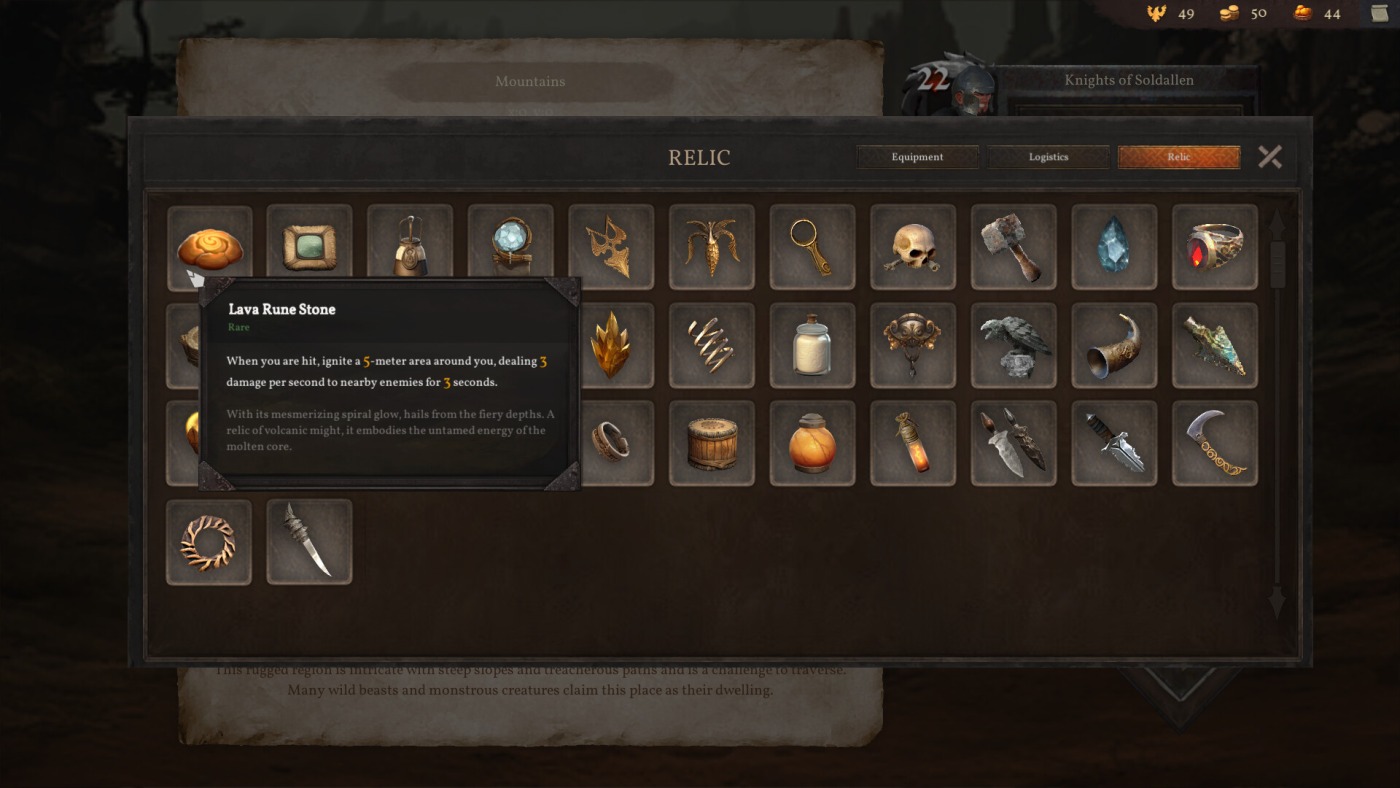
Task: Select the drinking horn relic
Action: (x=1114, y=345)
